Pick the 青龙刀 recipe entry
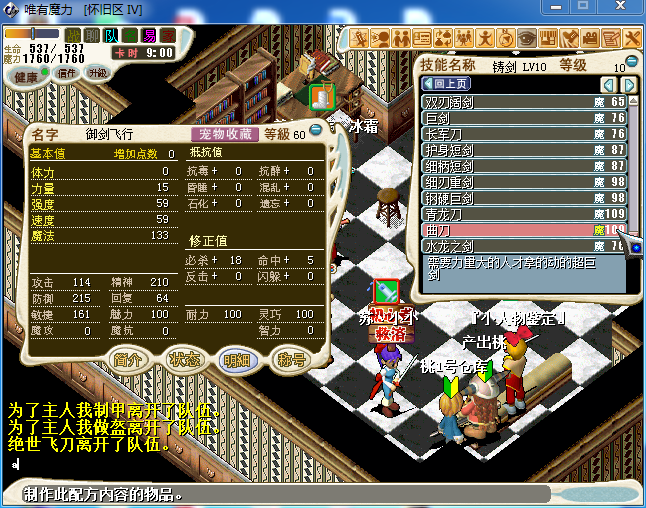646x508 pixels. point(510,214)
